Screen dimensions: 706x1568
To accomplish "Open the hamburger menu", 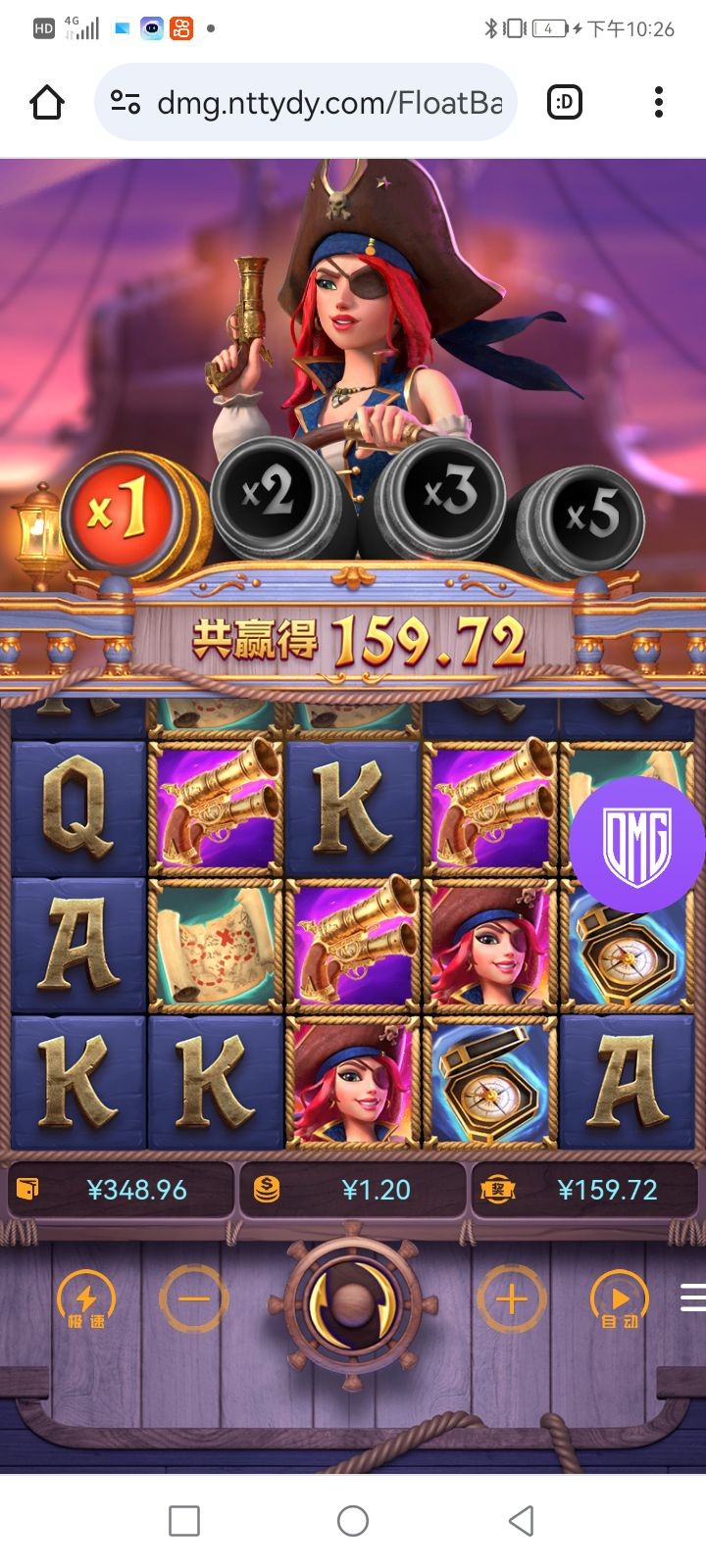I will click(x=692, y=1298).
